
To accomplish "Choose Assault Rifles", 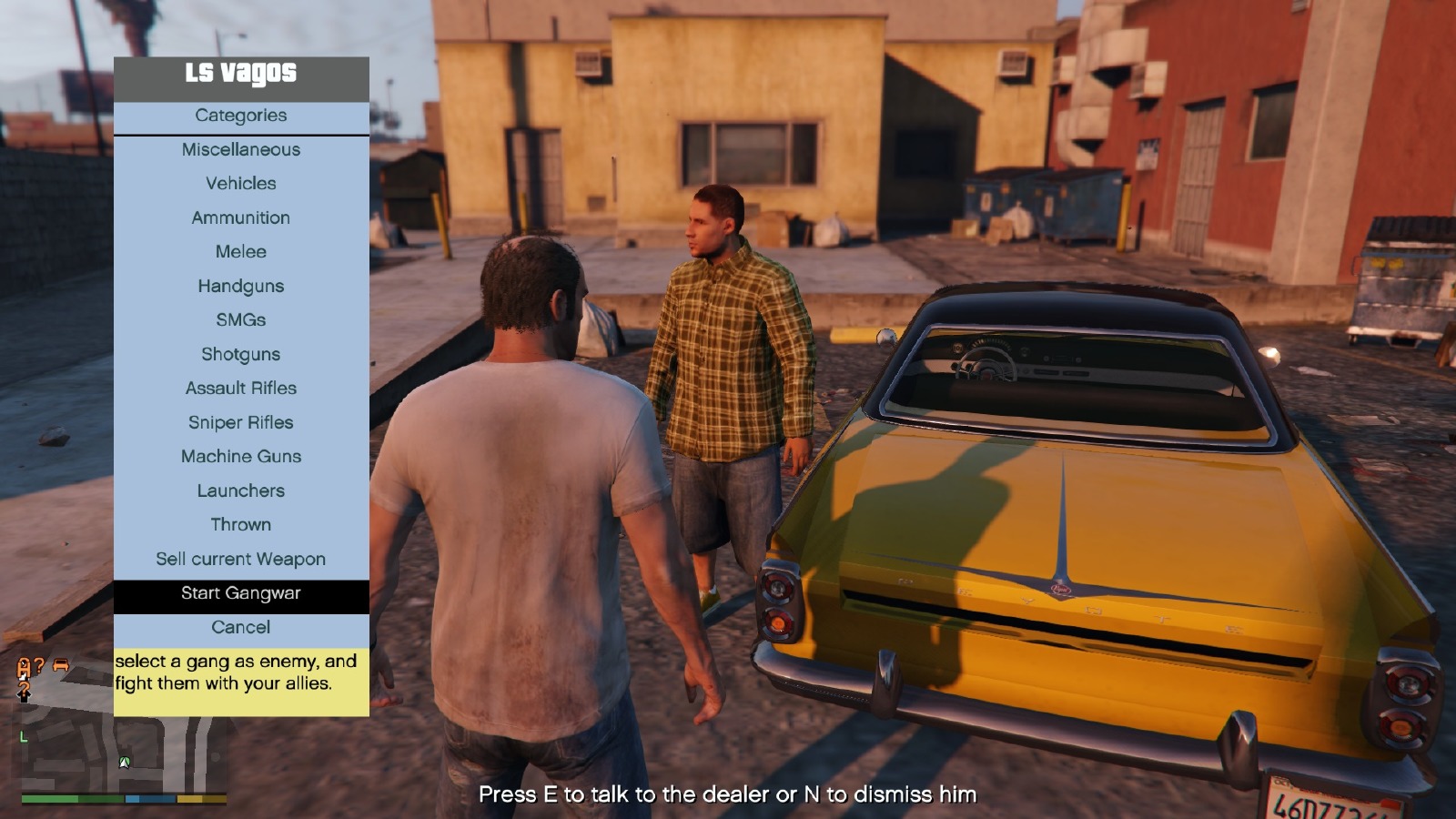I will coord(241,389).
